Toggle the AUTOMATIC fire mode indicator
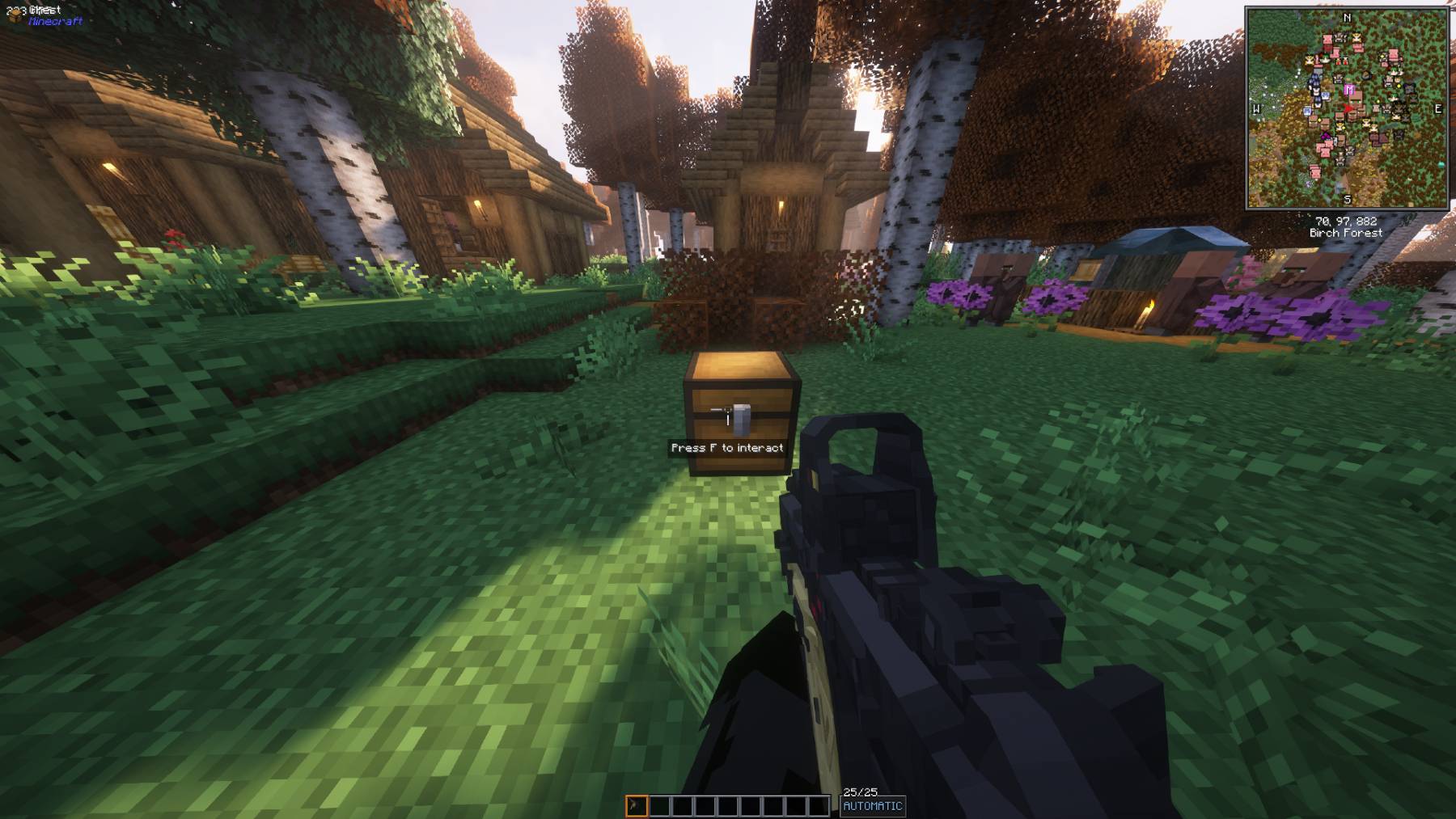This screenshot has width=1456, height=819. coord(873,806)
